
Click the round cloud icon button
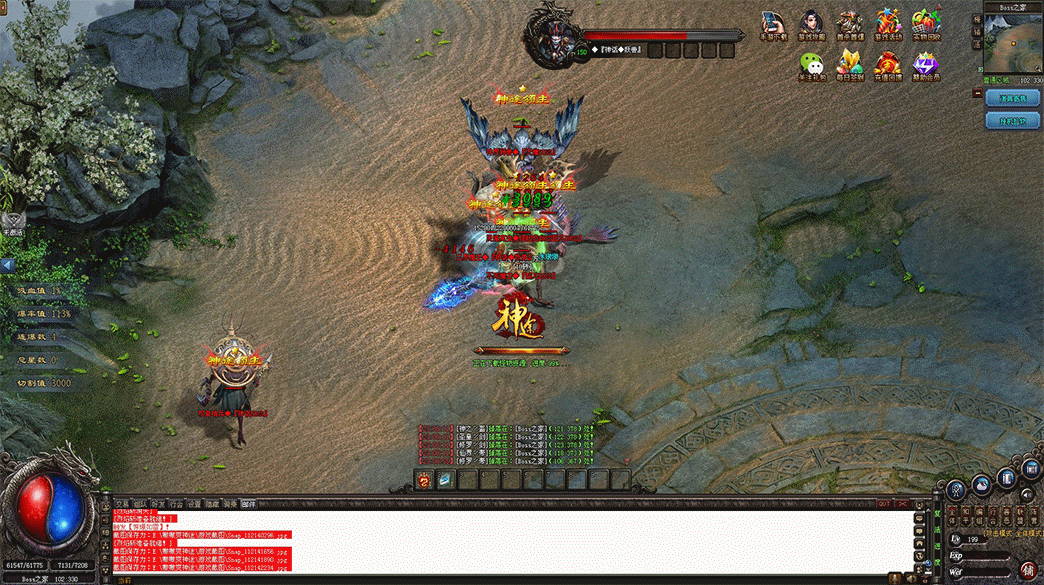(982, 484)
